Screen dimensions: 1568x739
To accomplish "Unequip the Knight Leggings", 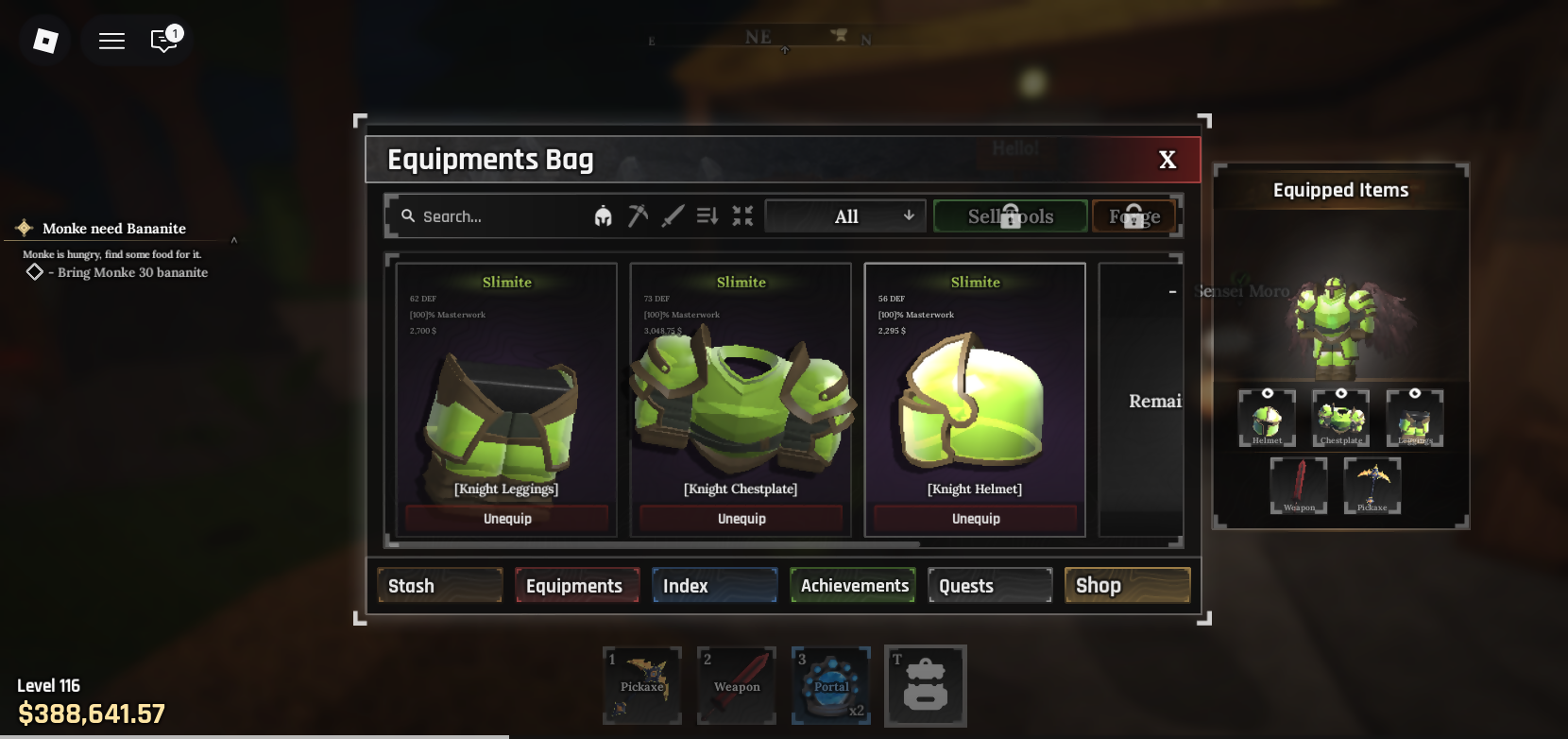I will click(x=507, y=519).
